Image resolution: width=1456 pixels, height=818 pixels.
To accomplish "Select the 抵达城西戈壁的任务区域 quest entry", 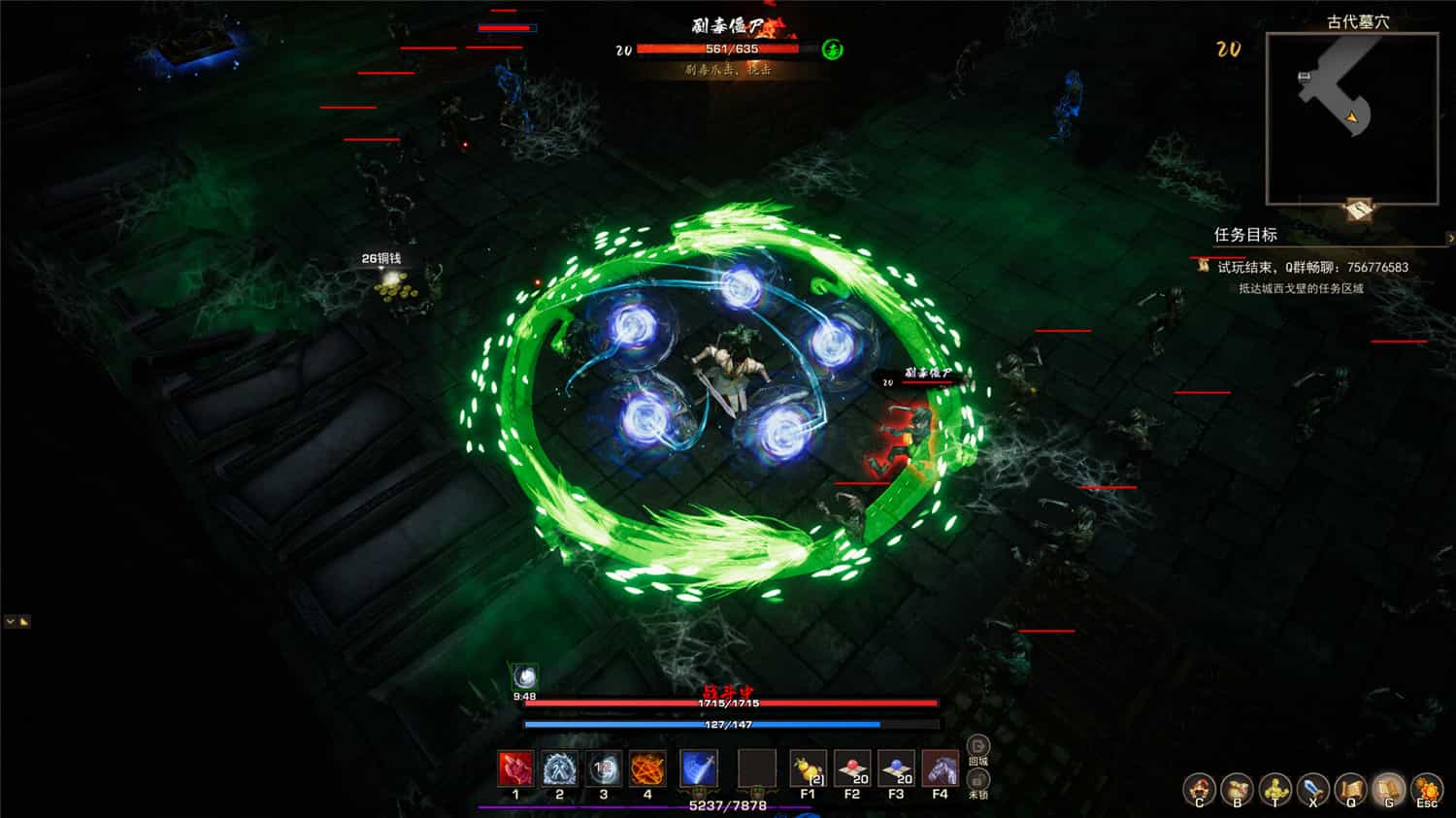I will [x=1301, y=287].
